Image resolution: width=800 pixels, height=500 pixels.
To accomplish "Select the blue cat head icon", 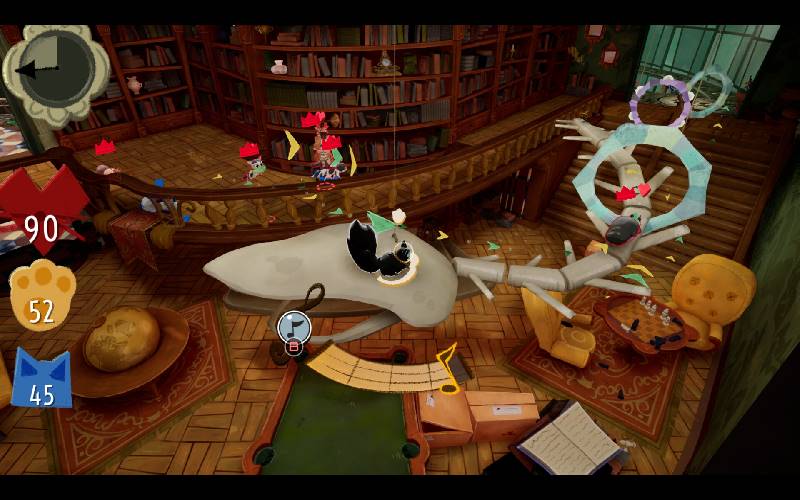I will tap(41, 378).
